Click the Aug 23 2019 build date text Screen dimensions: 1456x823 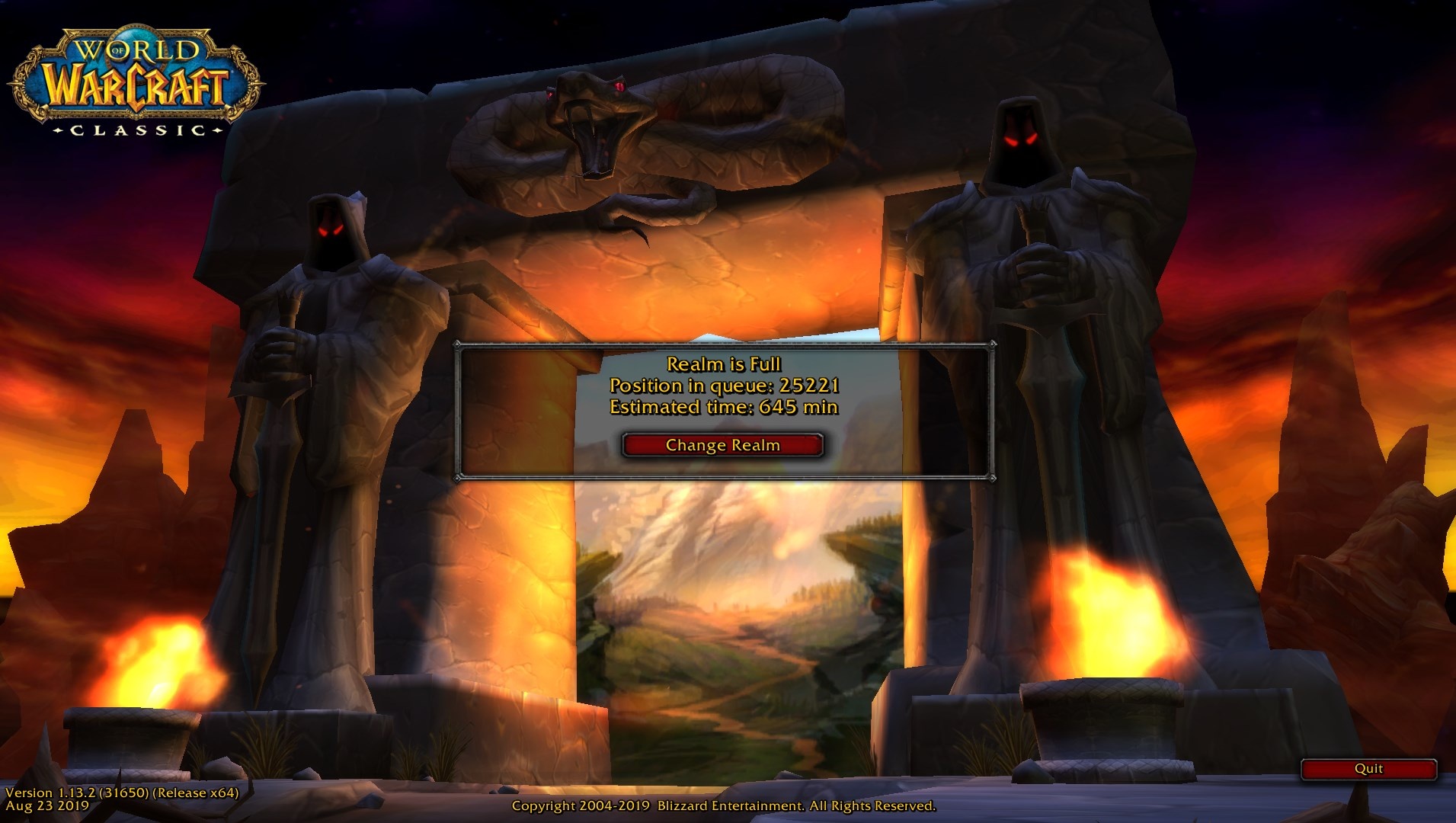(46, 805)
